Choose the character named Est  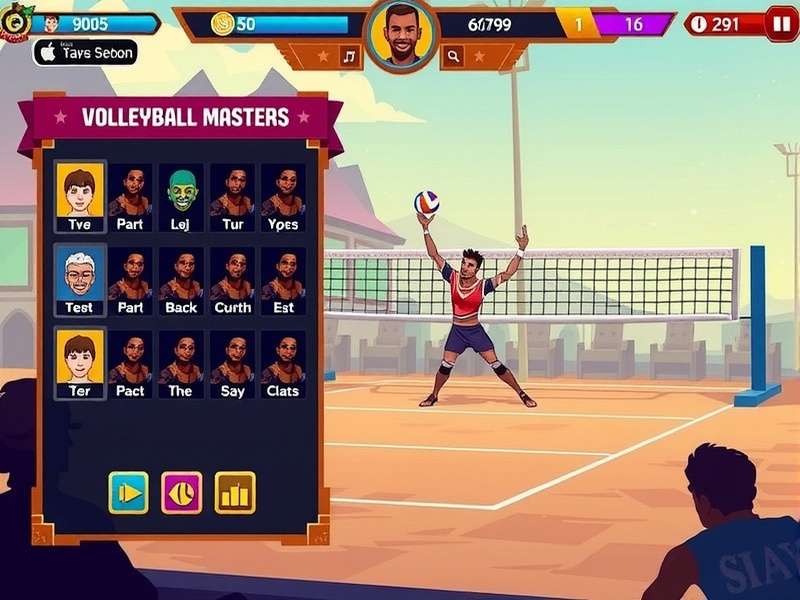[283, 280]
